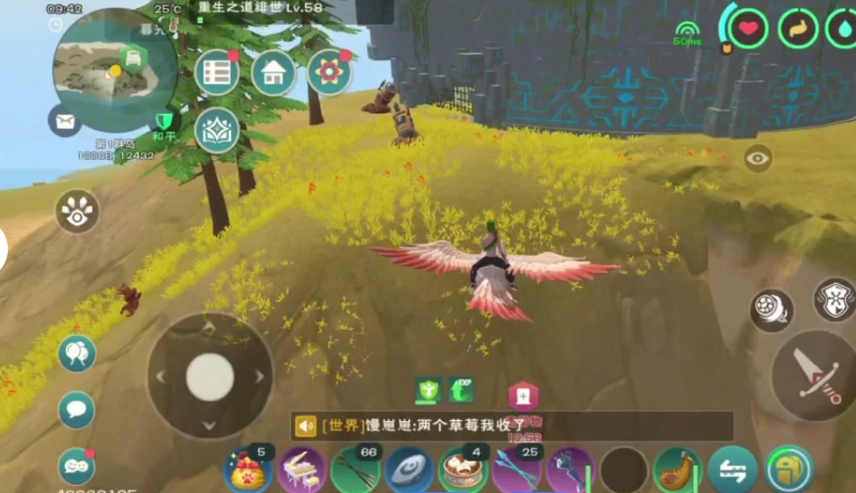Open the flower event icon
This screenshot has width=856, height=493.
(329, 72)
